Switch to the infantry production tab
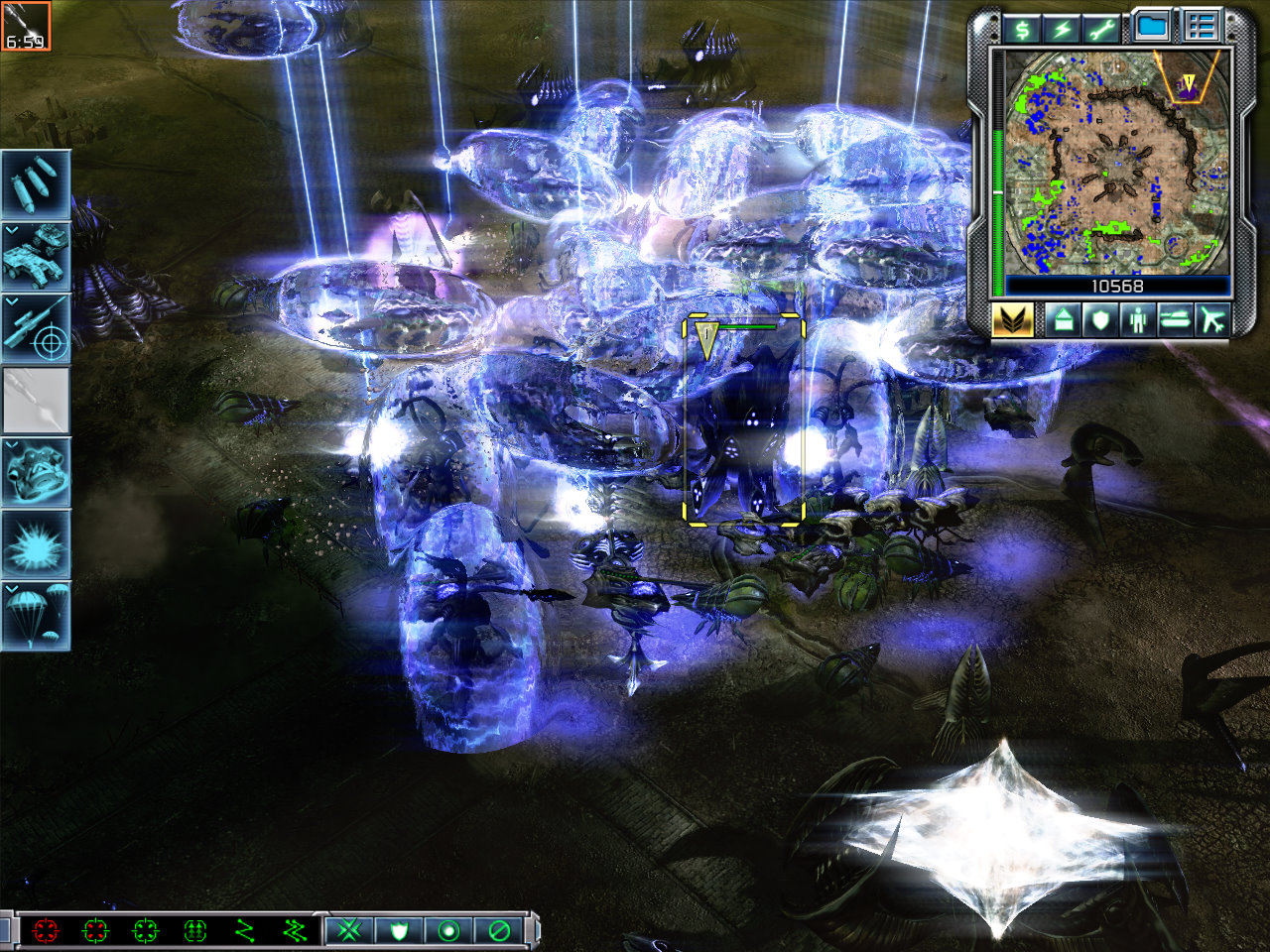This screenshot has width=1270, height=952. pos(1136,320)
